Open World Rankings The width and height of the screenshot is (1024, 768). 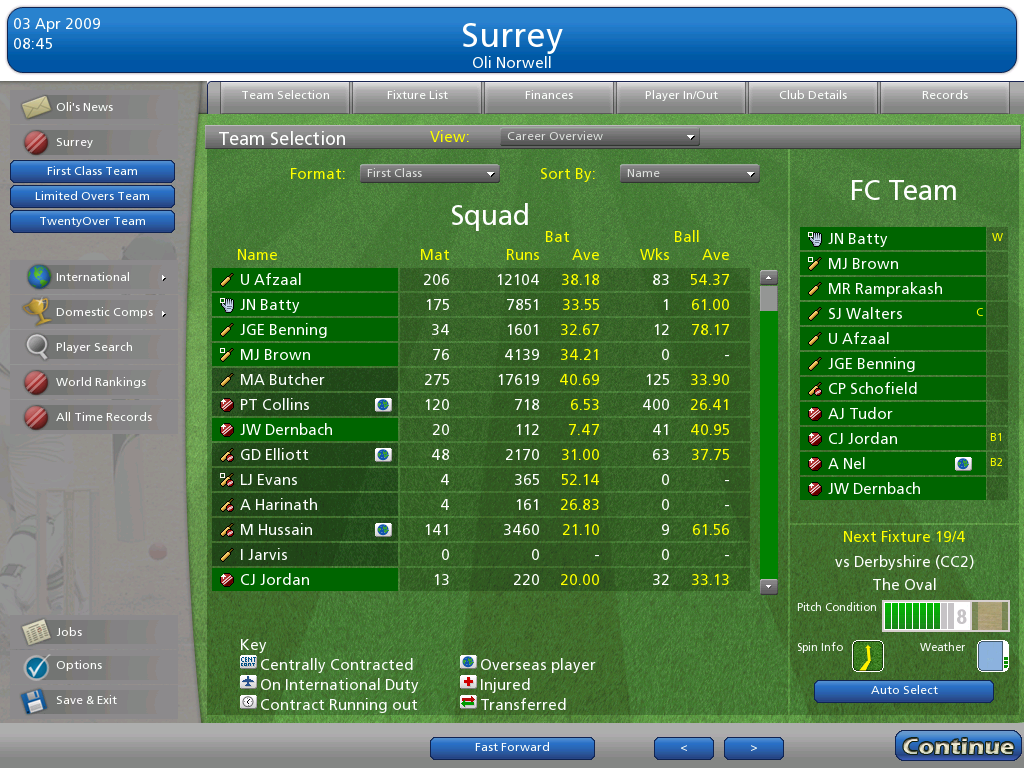pos(100,382)
